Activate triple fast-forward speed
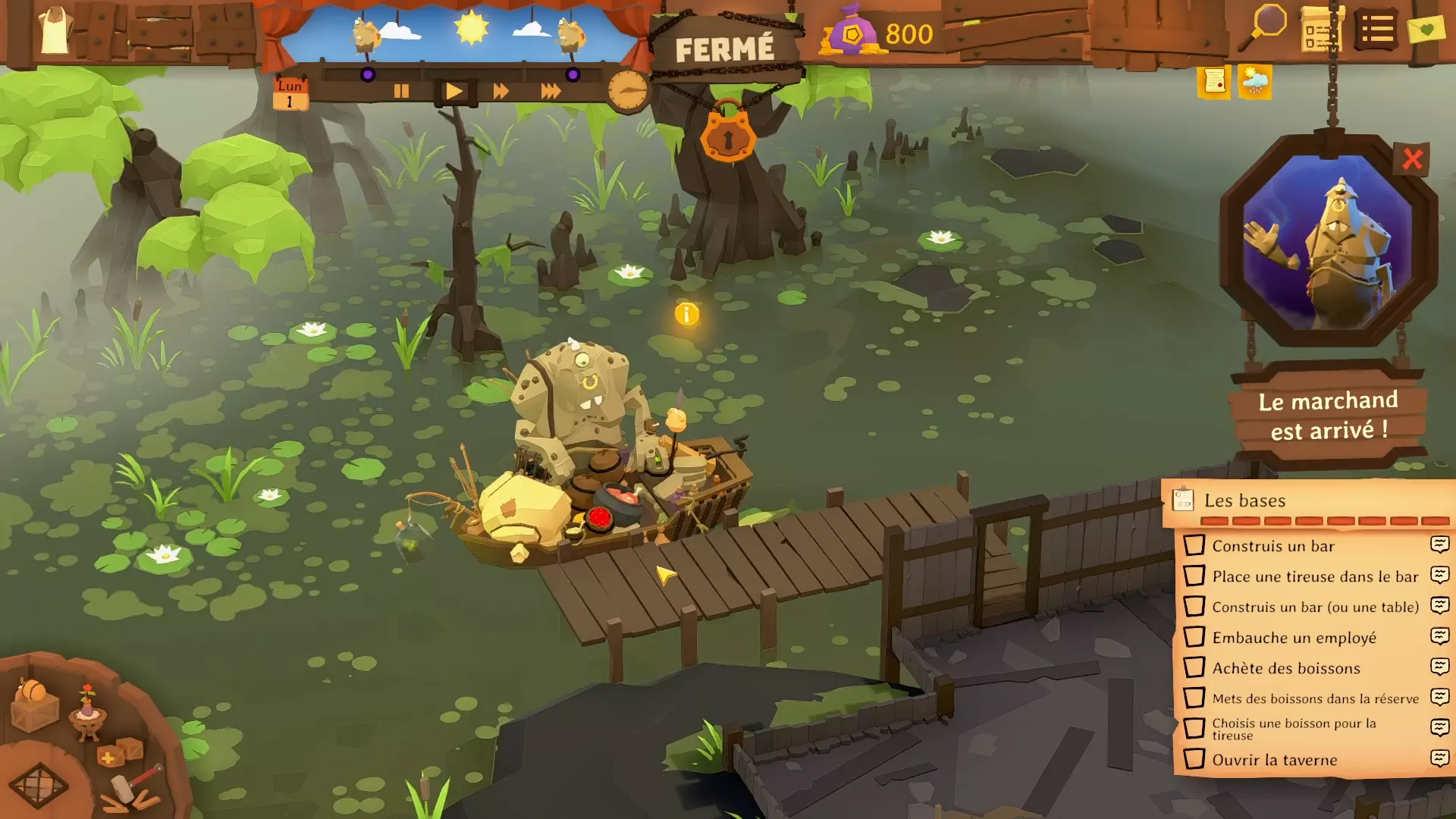 pyautogui.click(x=551, y=92)
